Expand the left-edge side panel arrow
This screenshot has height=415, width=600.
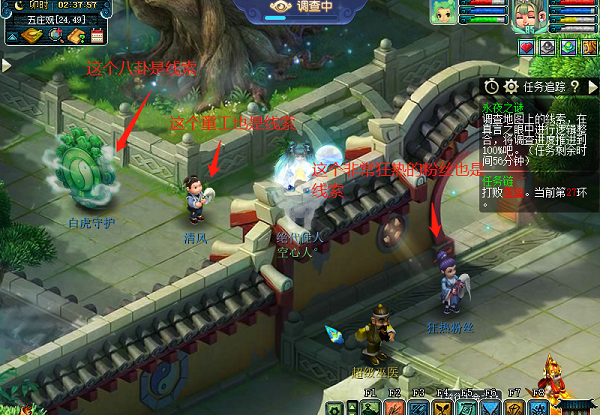(x=5, y=65)
